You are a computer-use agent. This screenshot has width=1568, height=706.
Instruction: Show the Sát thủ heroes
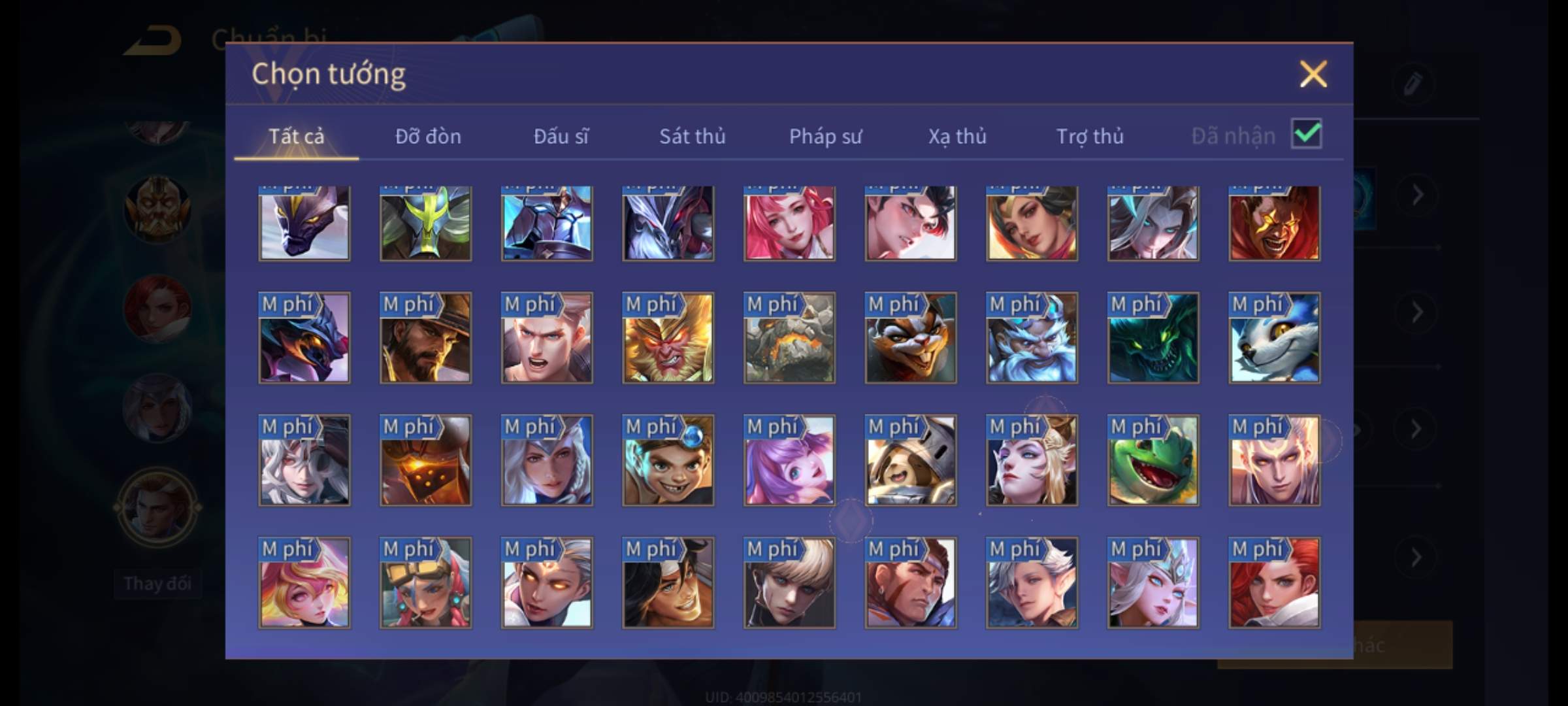[692, 136]
